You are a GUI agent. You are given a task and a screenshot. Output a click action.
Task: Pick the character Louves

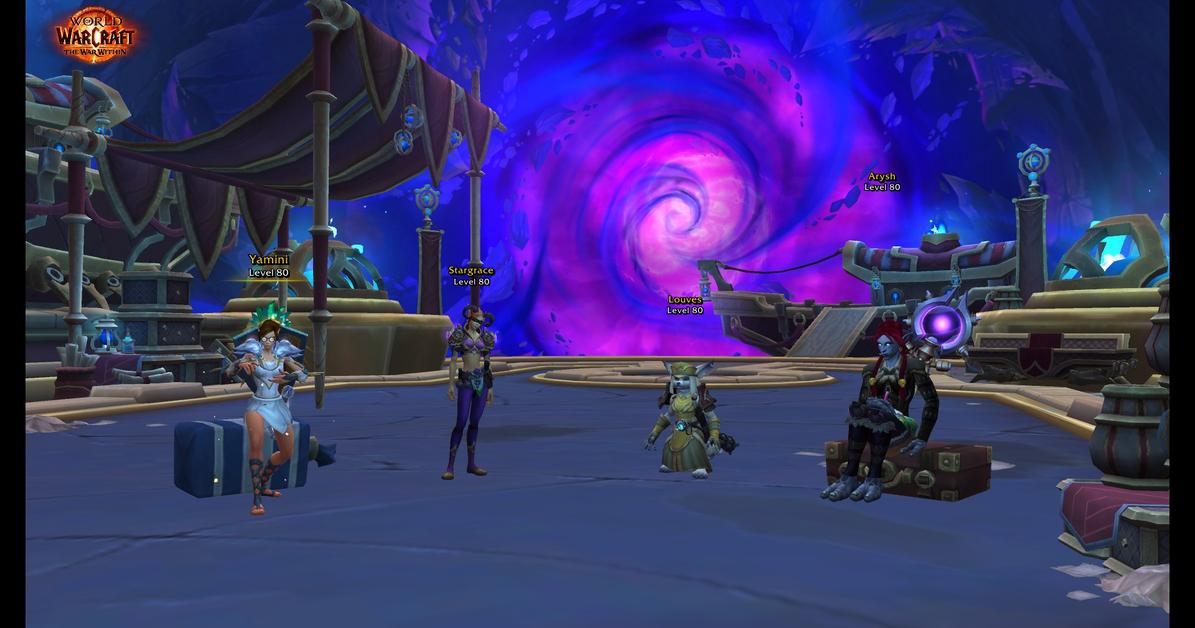click(687, 418)
